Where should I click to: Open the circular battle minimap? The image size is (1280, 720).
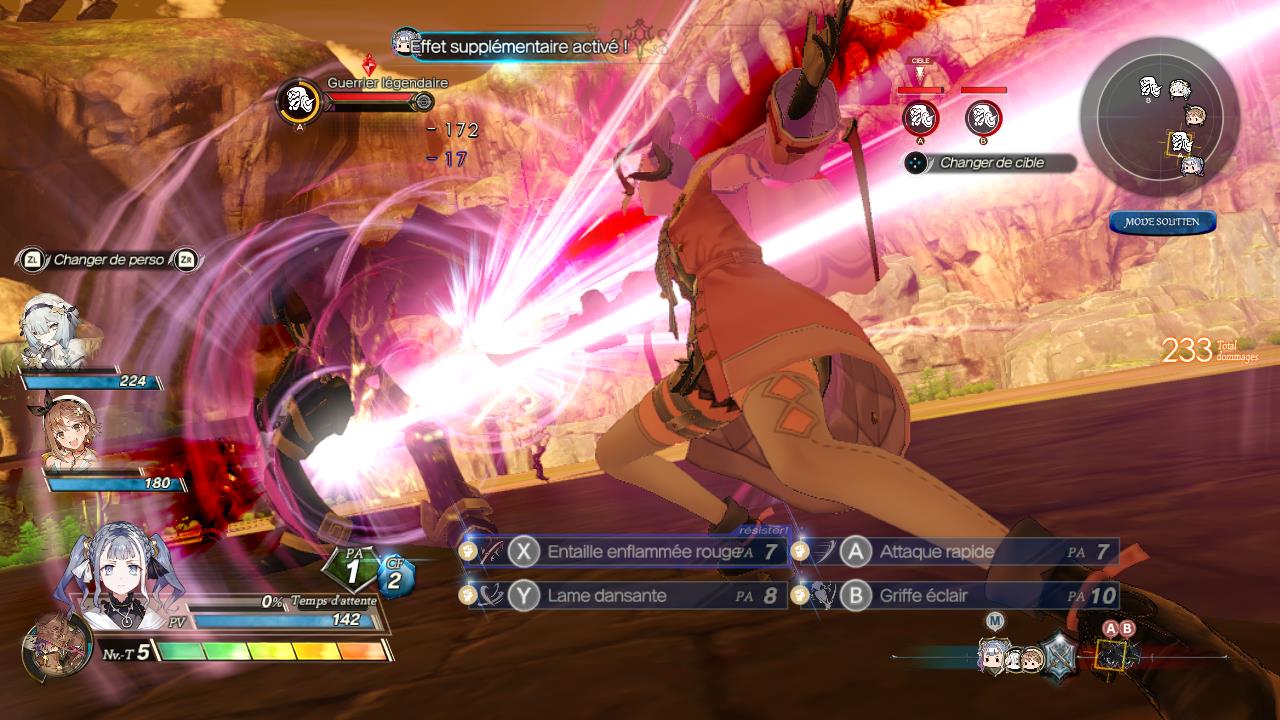coord(1160,116)
